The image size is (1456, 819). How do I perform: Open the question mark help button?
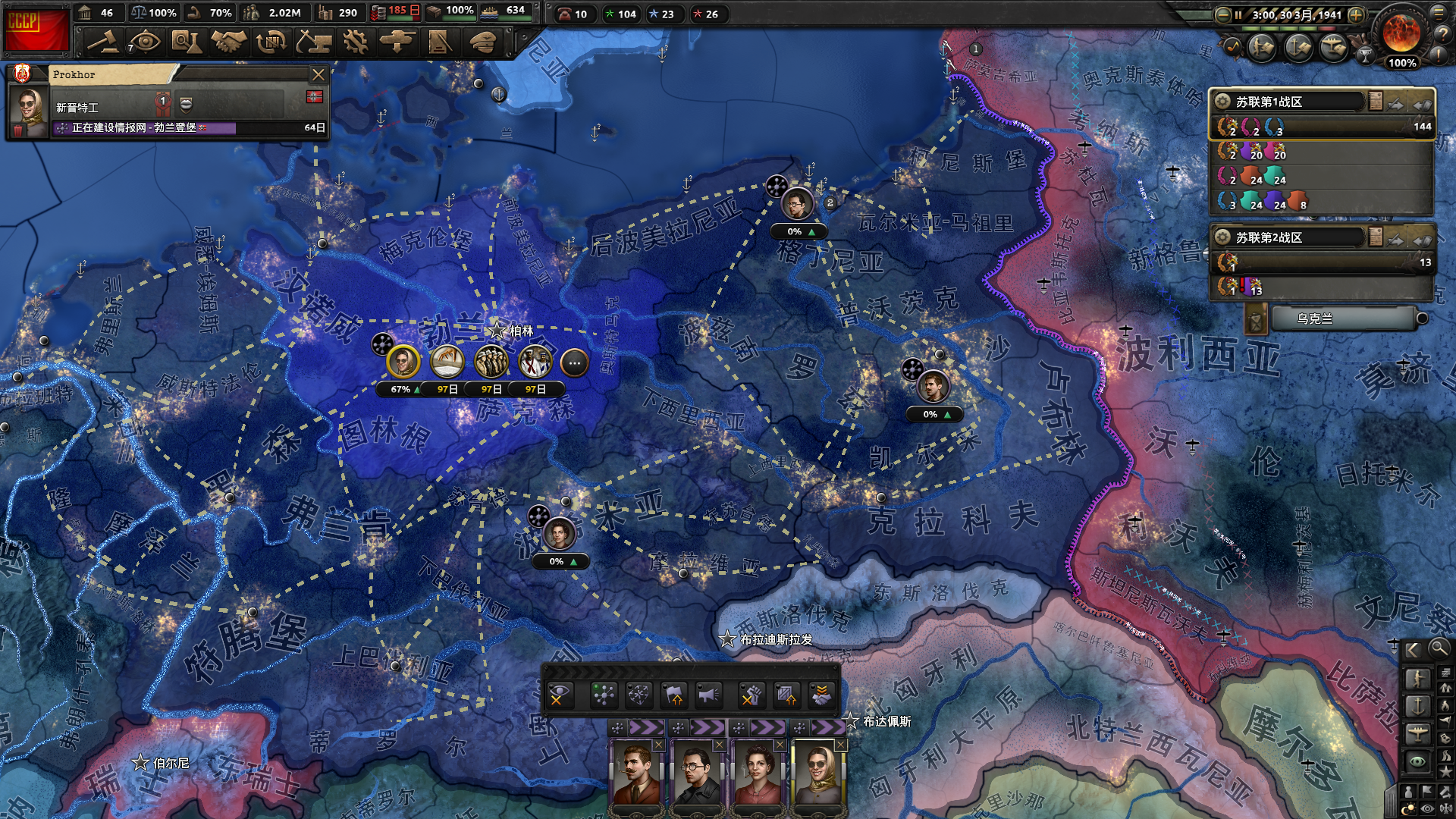[x=1441, y=33]
